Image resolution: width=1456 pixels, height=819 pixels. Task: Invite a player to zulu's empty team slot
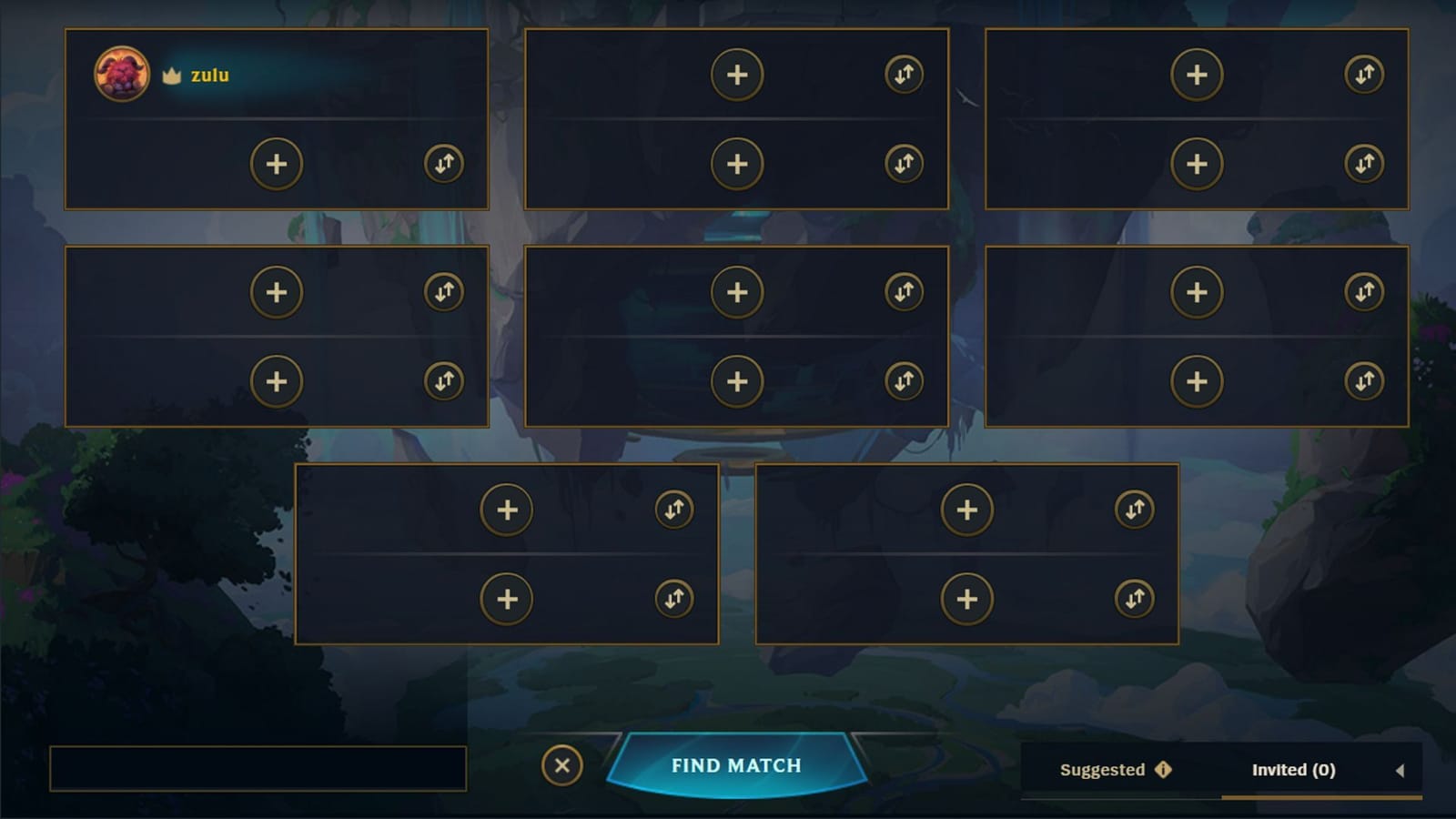[276, 164]
